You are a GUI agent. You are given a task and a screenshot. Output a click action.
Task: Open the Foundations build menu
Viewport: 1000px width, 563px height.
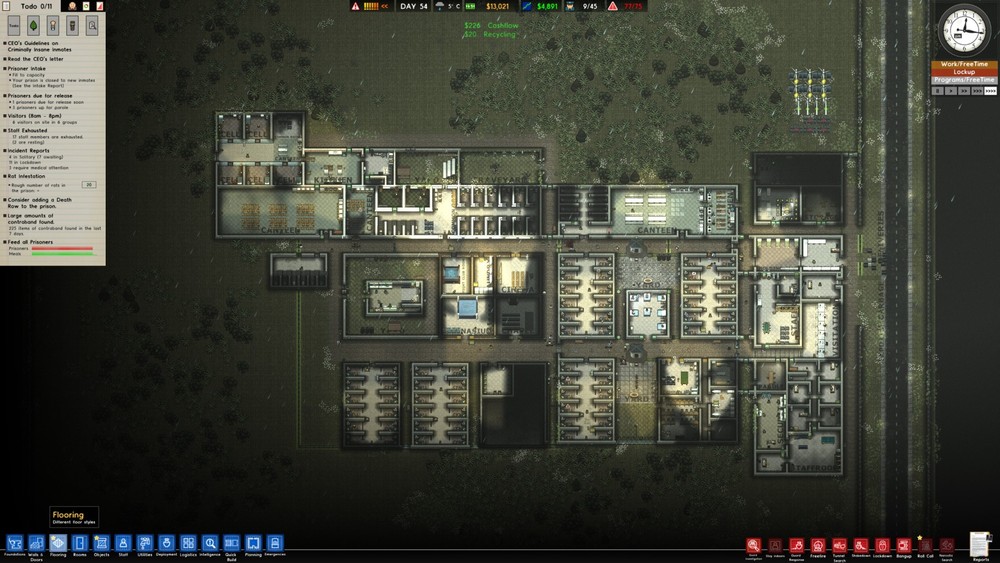(15, 543)
